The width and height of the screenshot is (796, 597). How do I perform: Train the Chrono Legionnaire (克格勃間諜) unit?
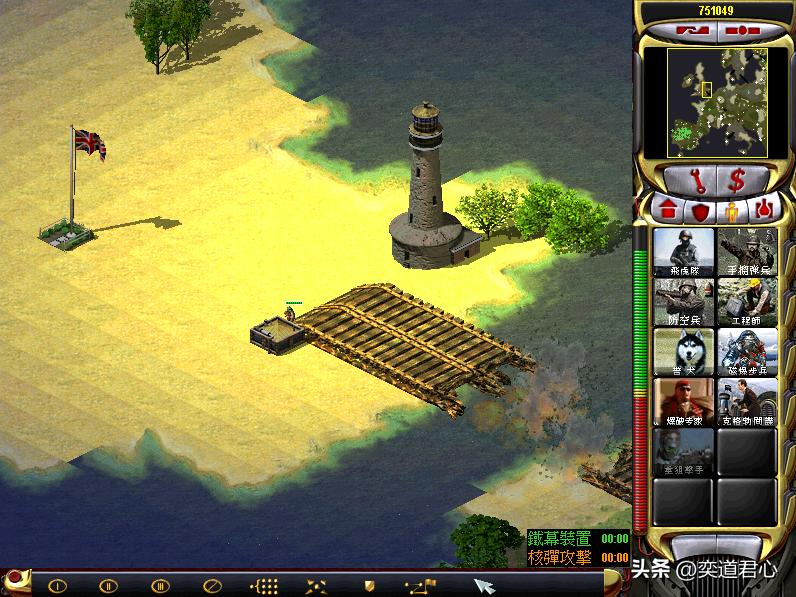(747, 402)
